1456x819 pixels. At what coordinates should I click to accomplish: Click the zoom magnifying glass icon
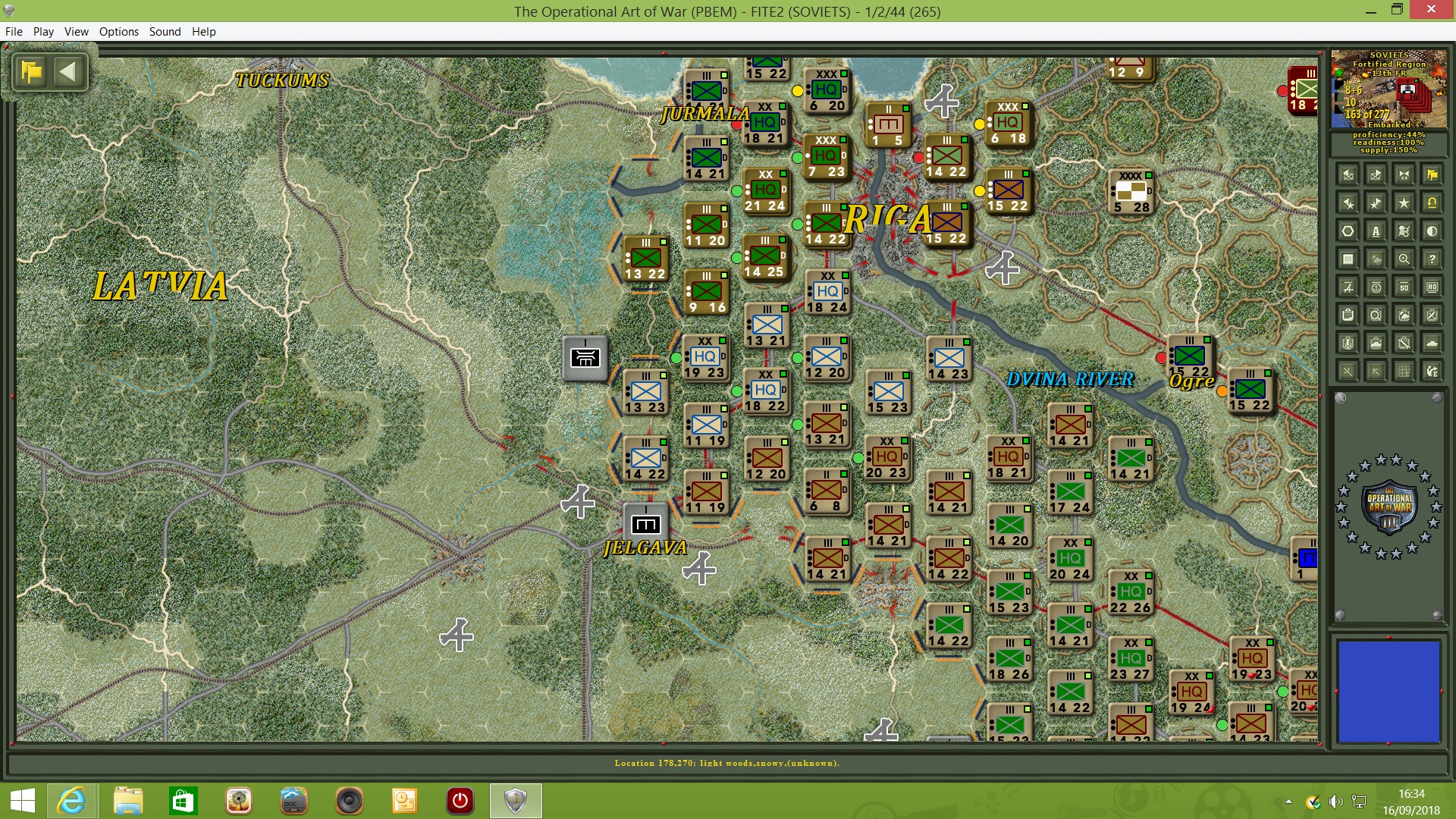[x=1403, y=258]
